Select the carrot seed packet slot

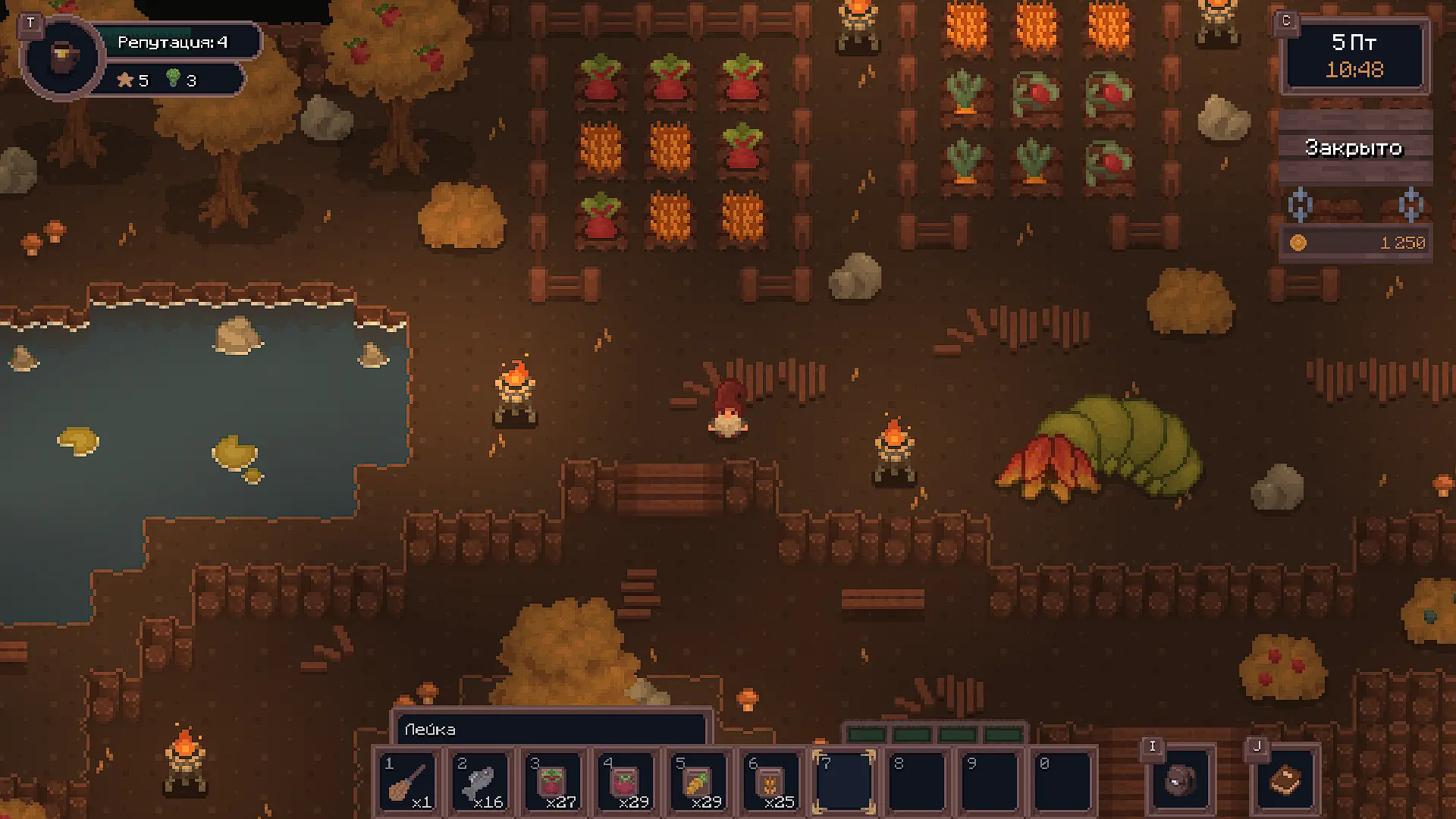(x=699, y=782)
